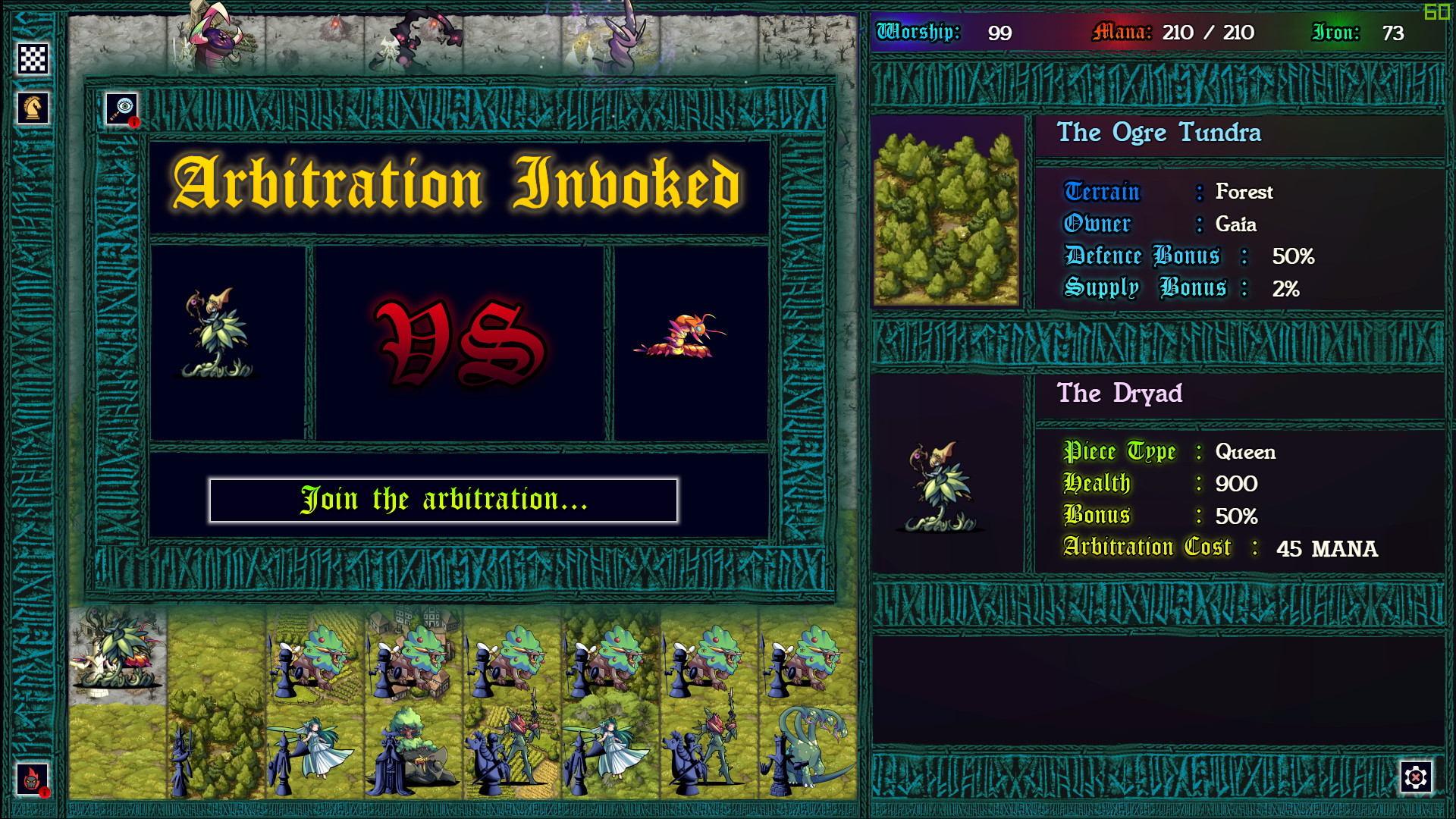Viewport: 1456px width, 819px height.
Task: Open the eye magnifier inspect tool
Action: coord(121,109)
